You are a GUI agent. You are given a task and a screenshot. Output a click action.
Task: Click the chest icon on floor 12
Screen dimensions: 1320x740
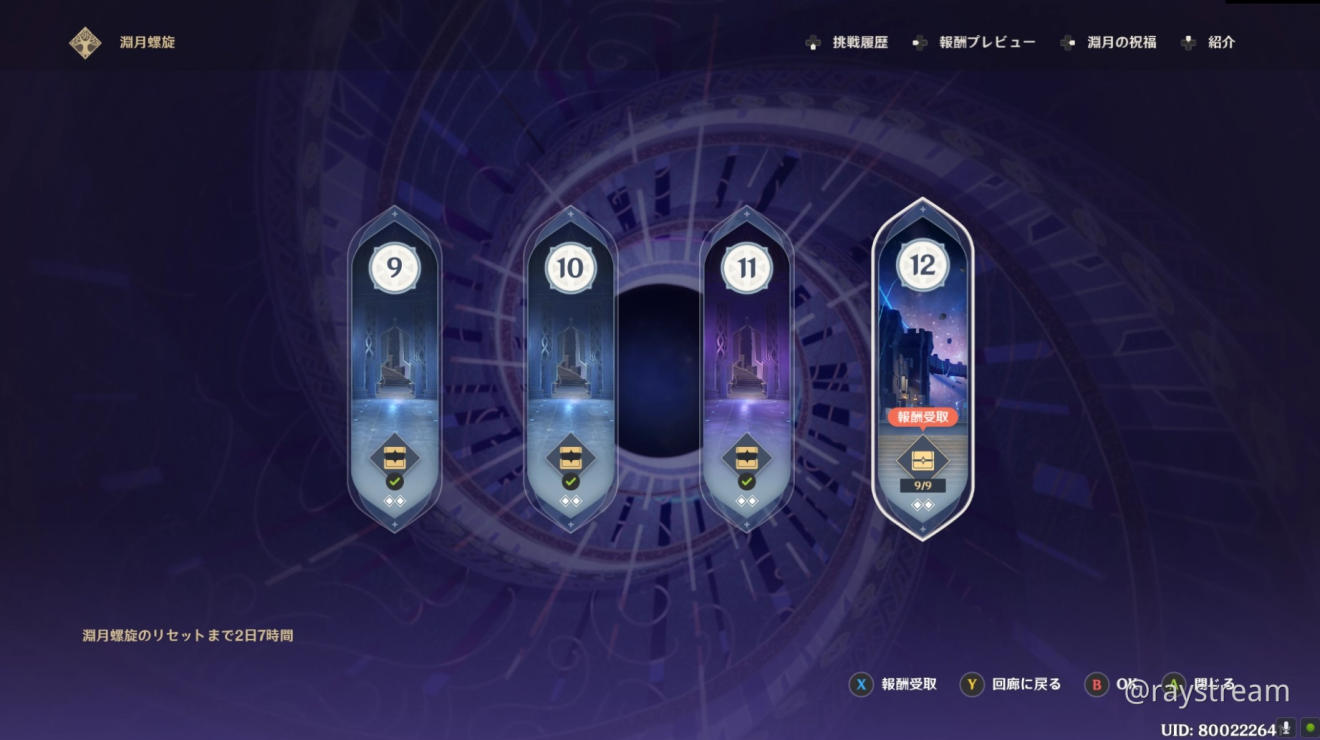point(922,460)
